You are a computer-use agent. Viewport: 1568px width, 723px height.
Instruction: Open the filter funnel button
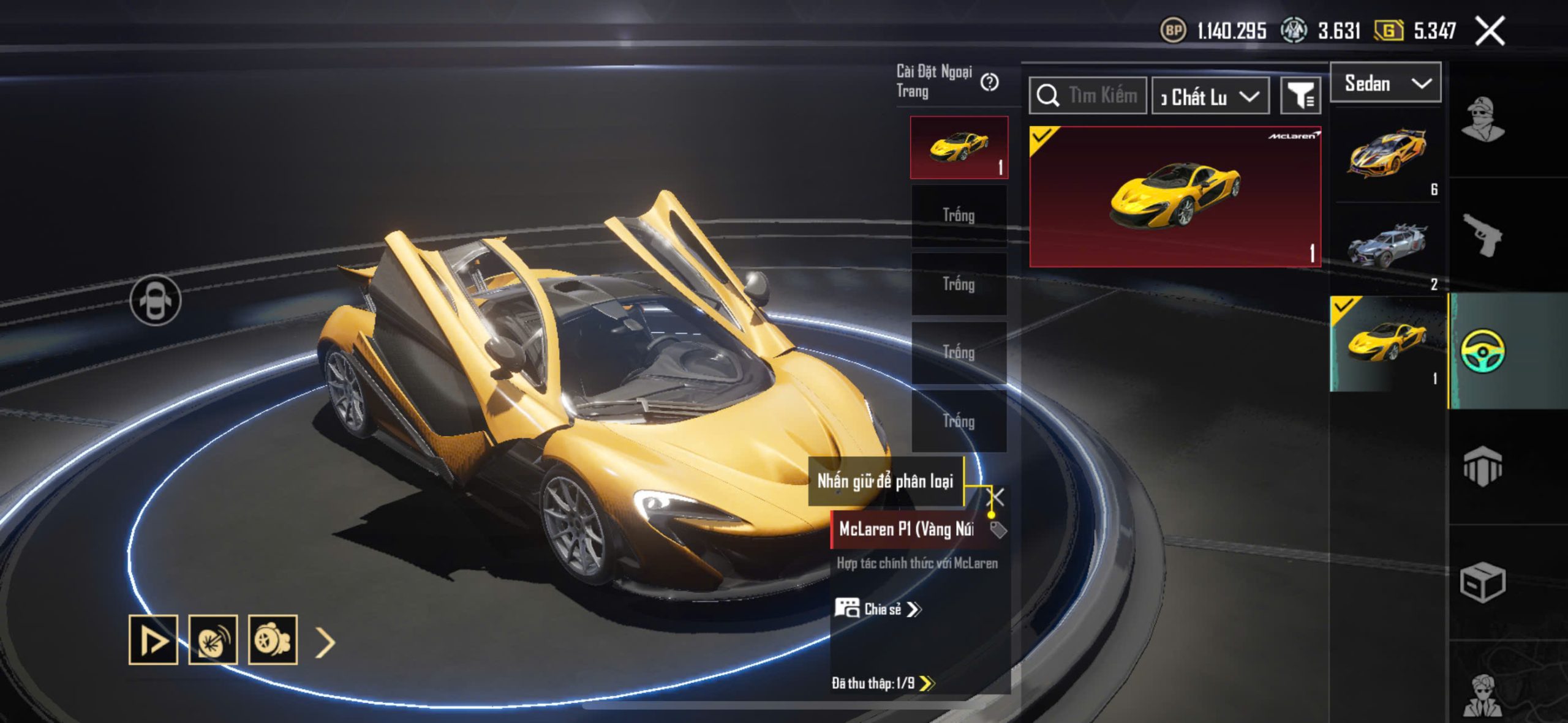[x=1300, y=96]
